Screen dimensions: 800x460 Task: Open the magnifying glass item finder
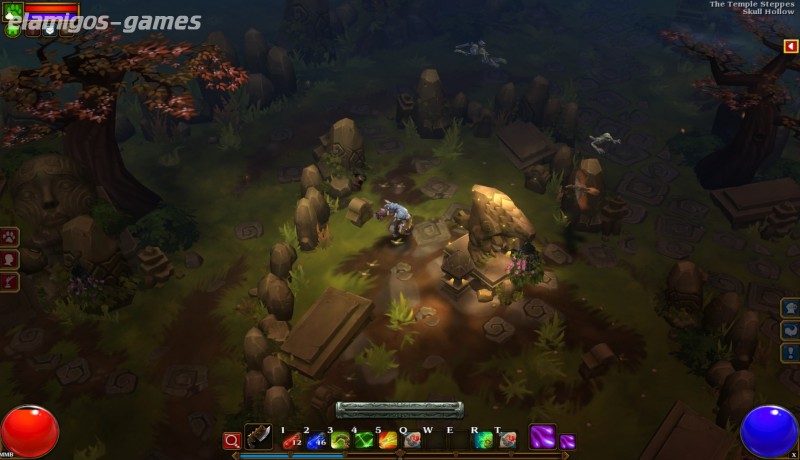click(231, 440)
